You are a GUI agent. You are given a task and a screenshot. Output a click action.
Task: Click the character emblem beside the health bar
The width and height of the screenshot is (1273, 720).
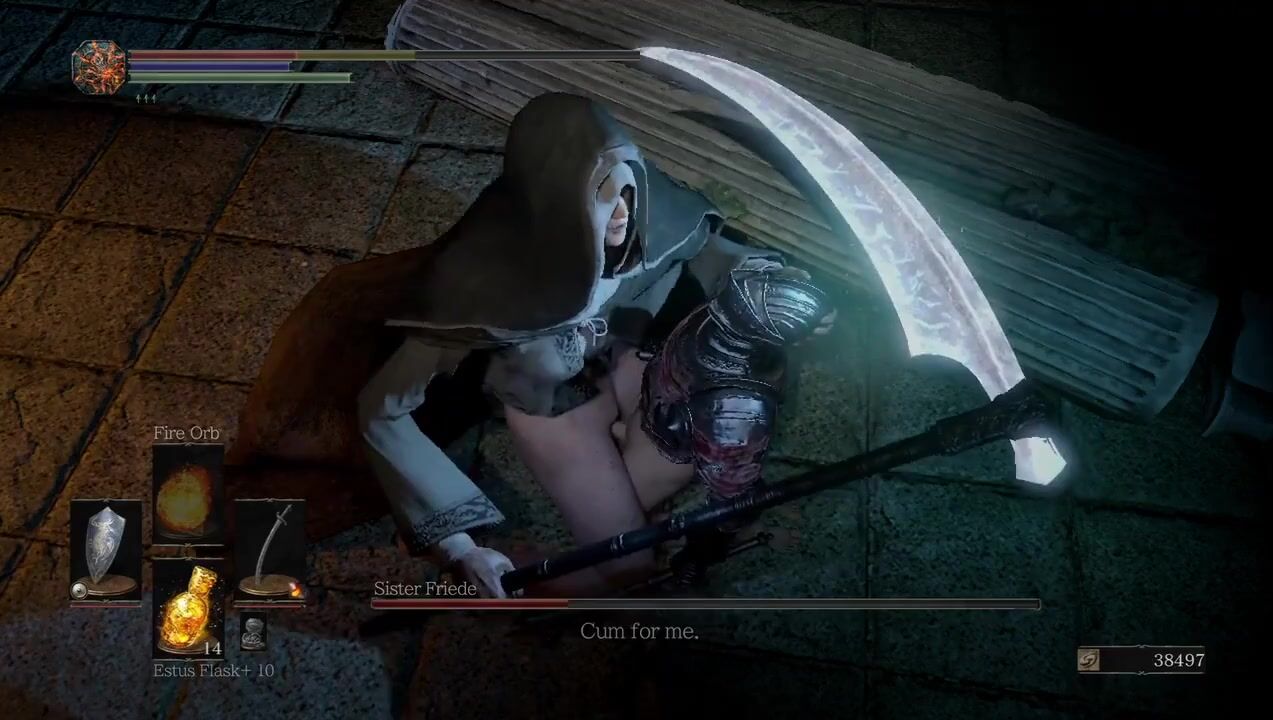pyautogui.click(x=99, y=67)
